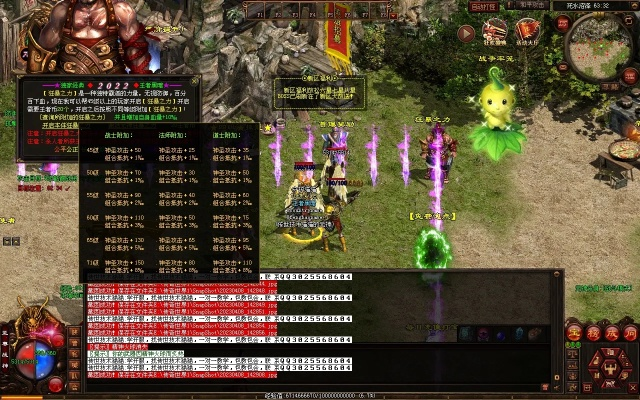
Task: Open the 狂欢盛典 event icon
Action: 495,30
